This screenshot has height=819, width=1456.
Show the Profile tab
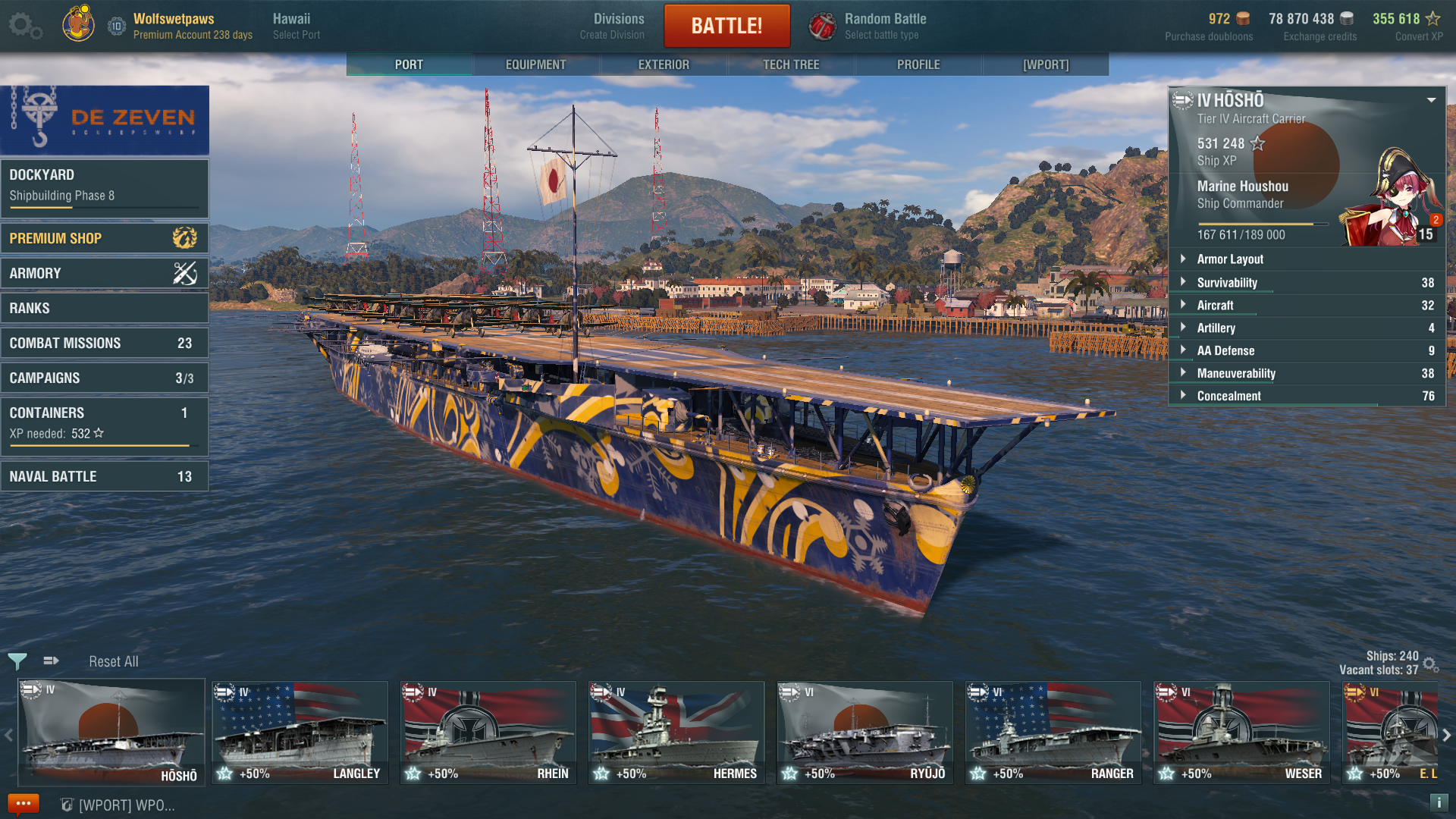click(x=918, y=64)
